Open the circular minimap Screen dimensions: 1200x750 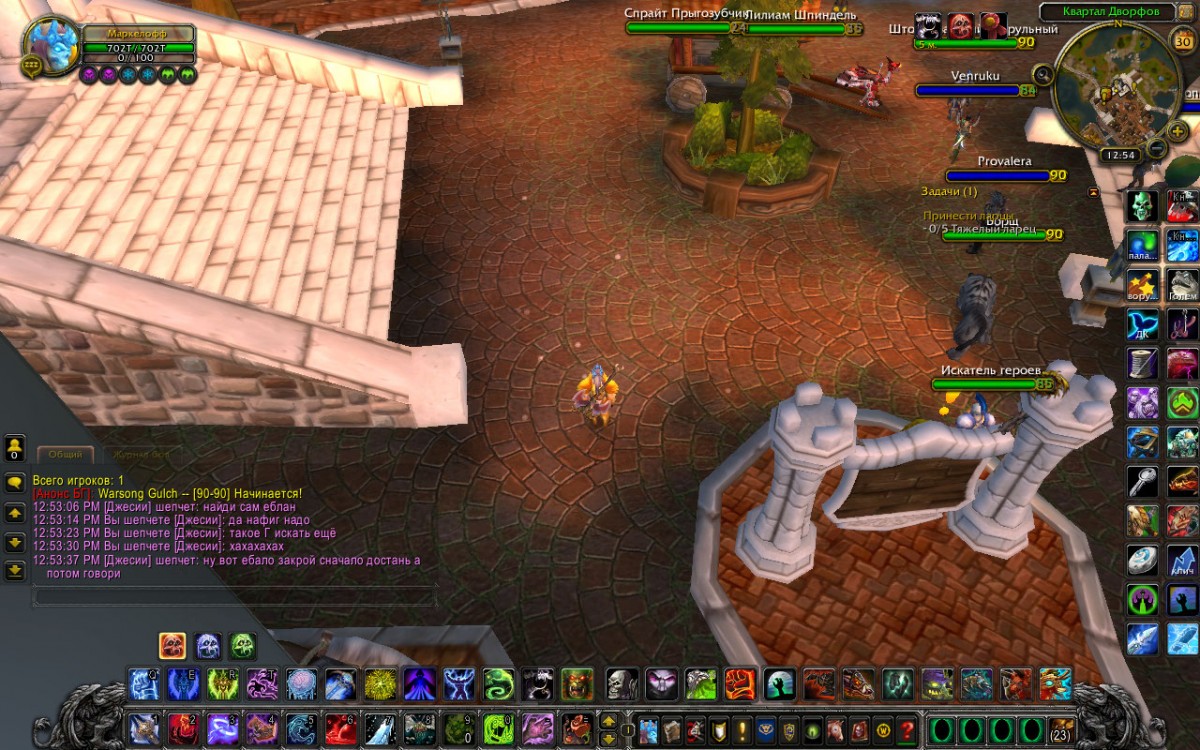point(1112,92)
